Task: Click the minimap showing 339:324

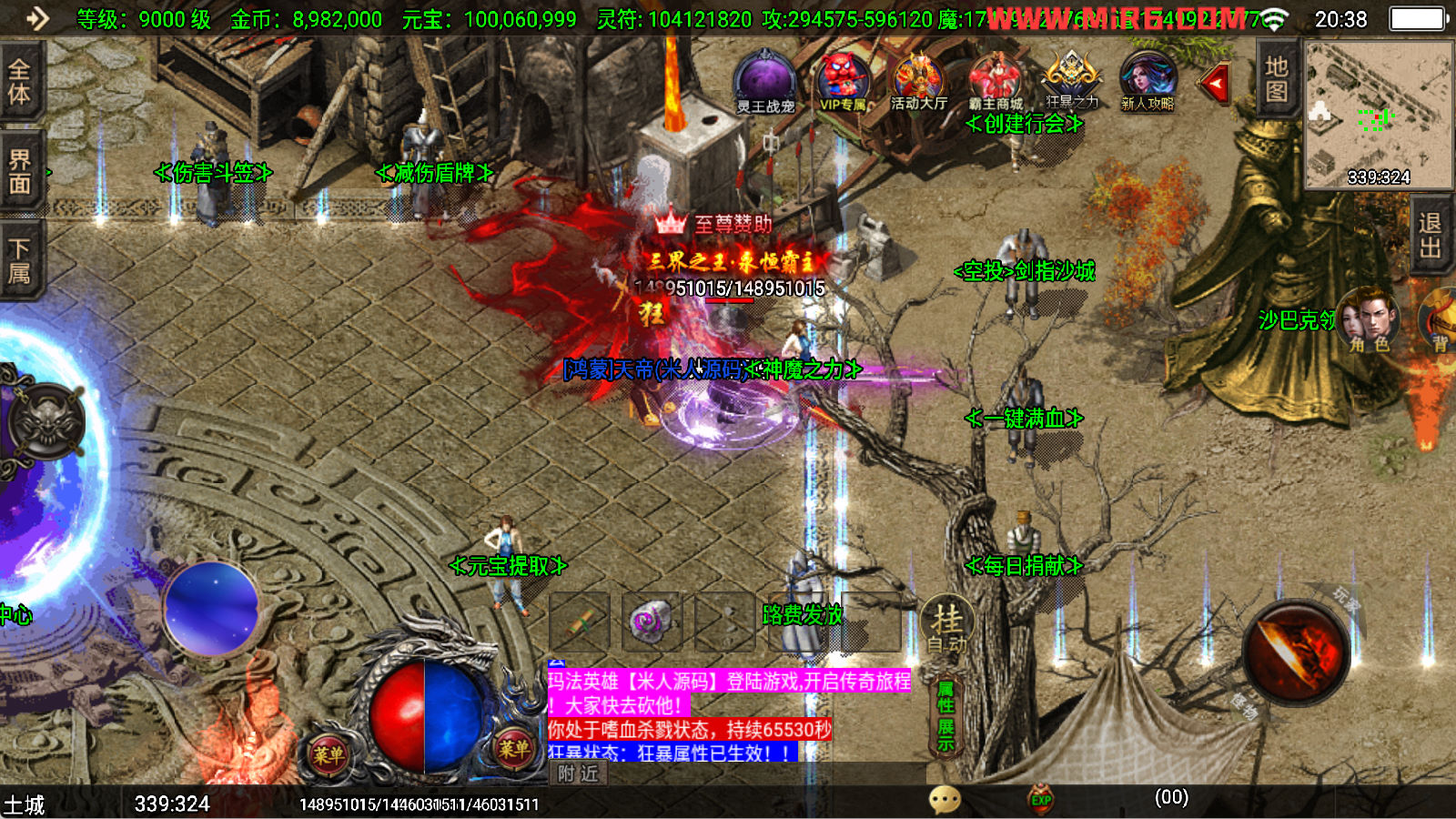Action: point(1378,114)
